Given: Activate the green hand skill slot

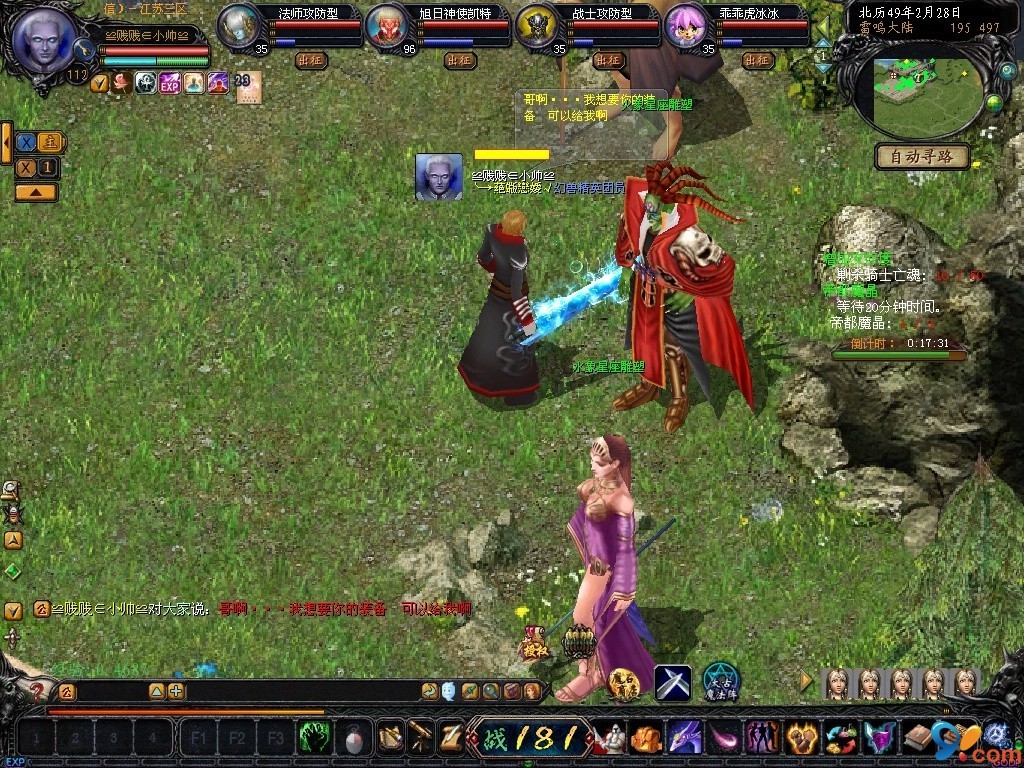Looking at the screenshot, I should [315, 738].
